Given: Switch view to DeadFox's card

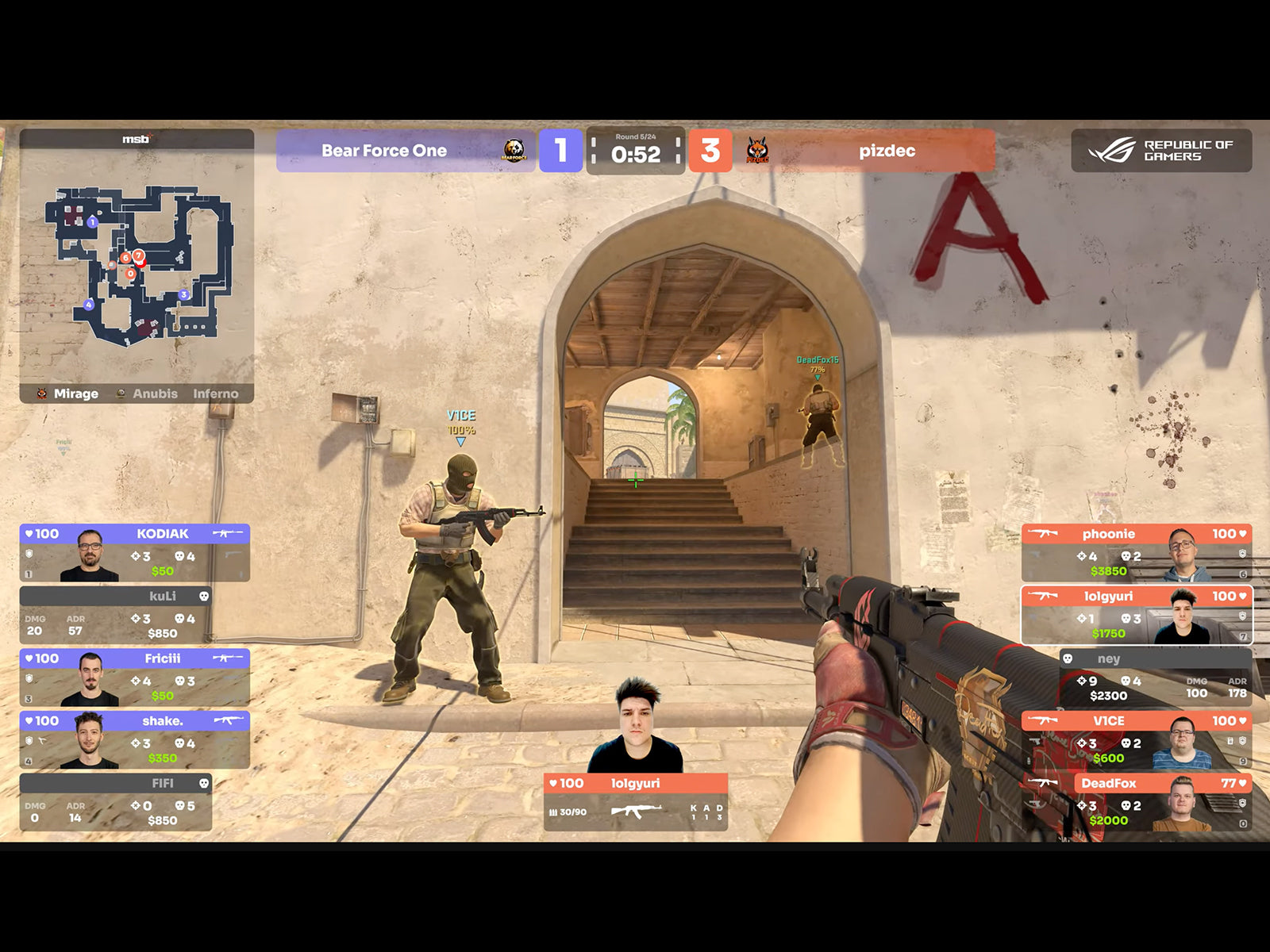Looking at the screenshot, I should (1136, 802).
